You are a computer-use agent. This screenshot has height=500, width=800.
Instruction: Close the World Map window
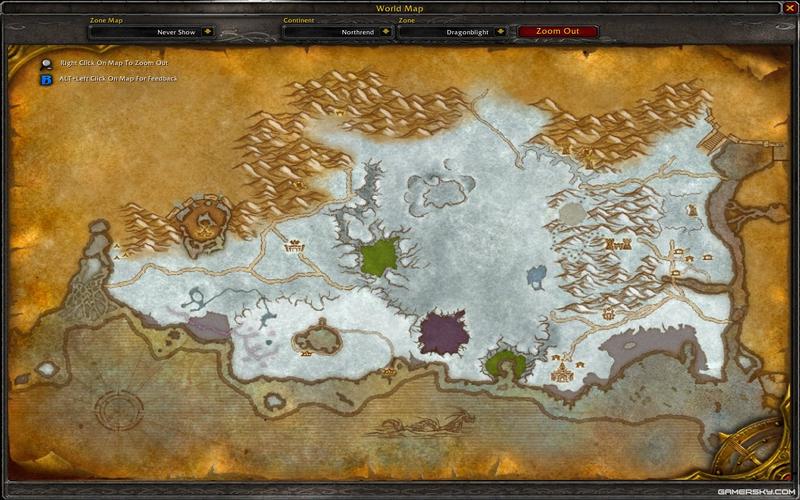788,8
